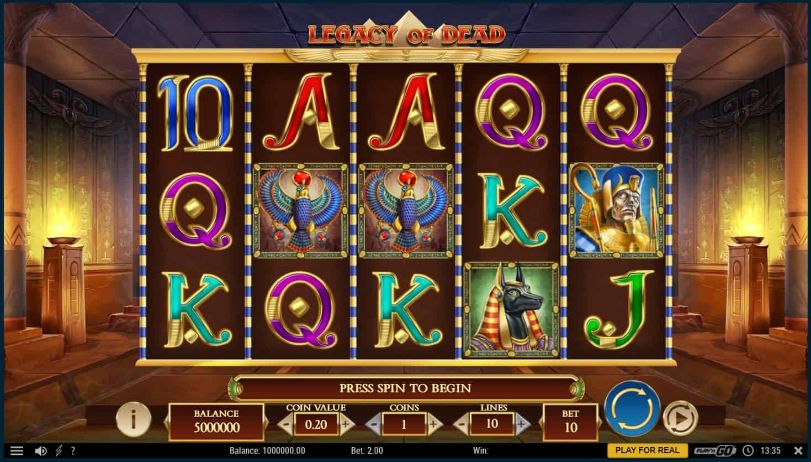Viewport: 811px width, 462px height.
Task: Add one more coin
Action: (434, 423)
